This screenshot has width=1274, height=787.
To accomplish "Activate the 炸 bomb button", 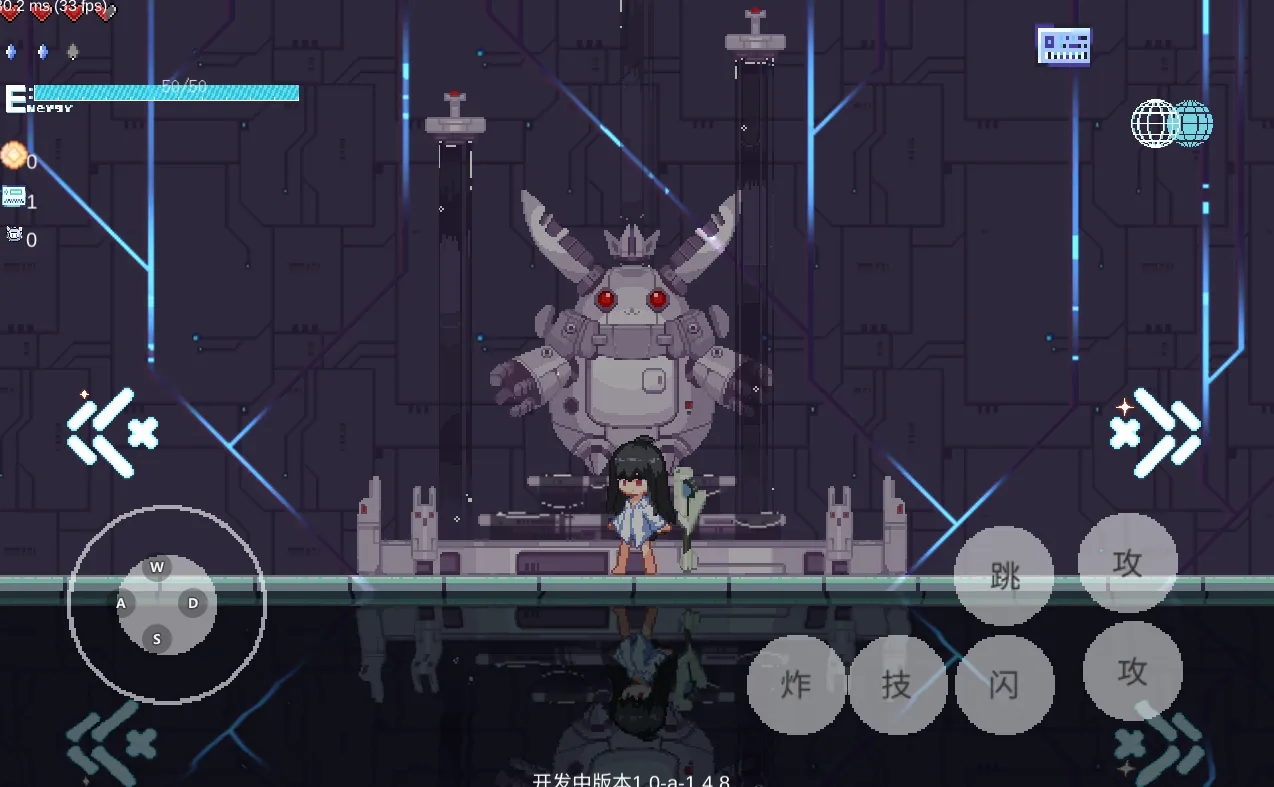I will [x=796, y=685].
